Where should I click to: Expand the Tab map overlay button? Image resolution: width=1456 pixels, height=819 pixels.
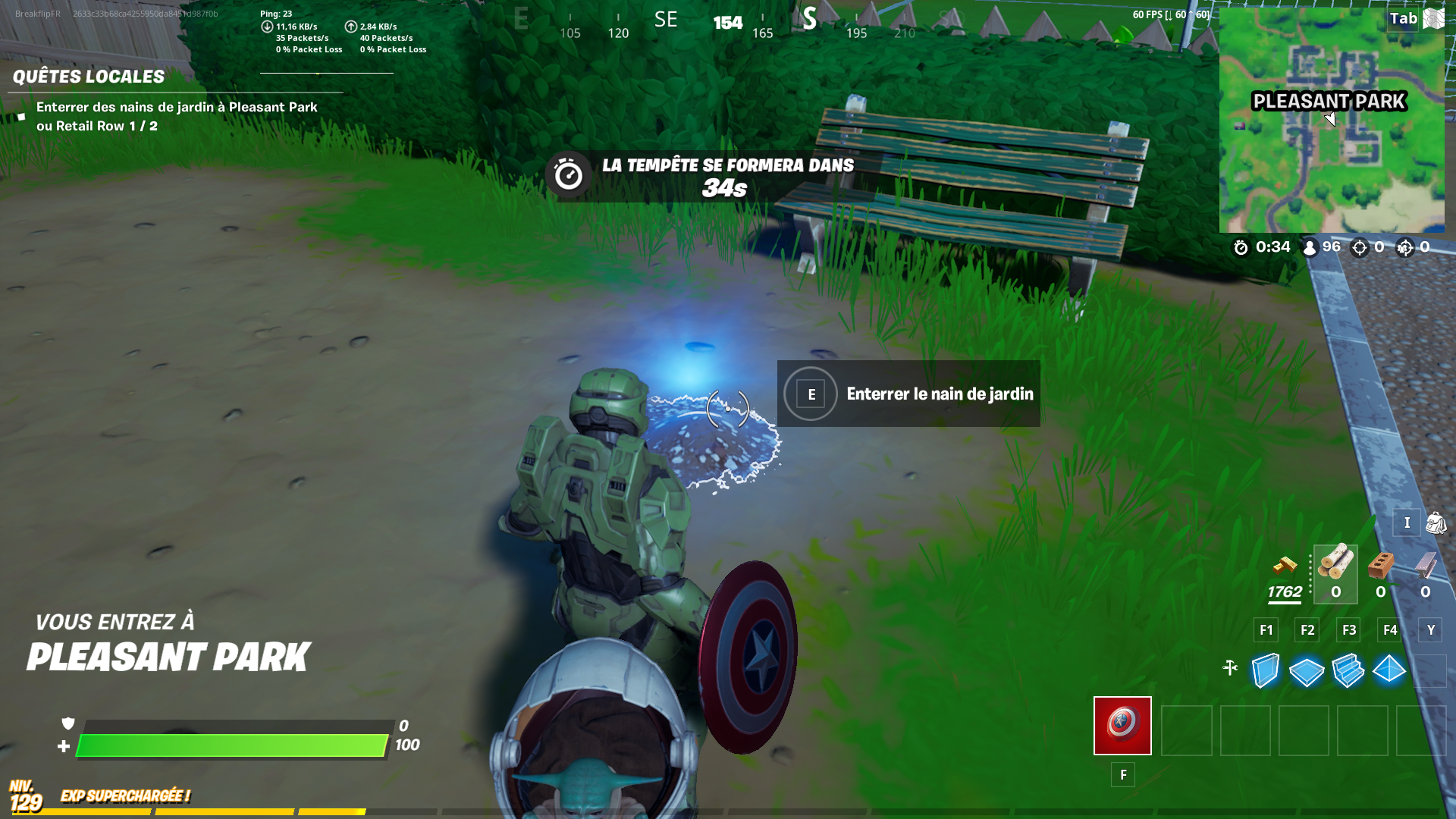tap(1401, 19)
